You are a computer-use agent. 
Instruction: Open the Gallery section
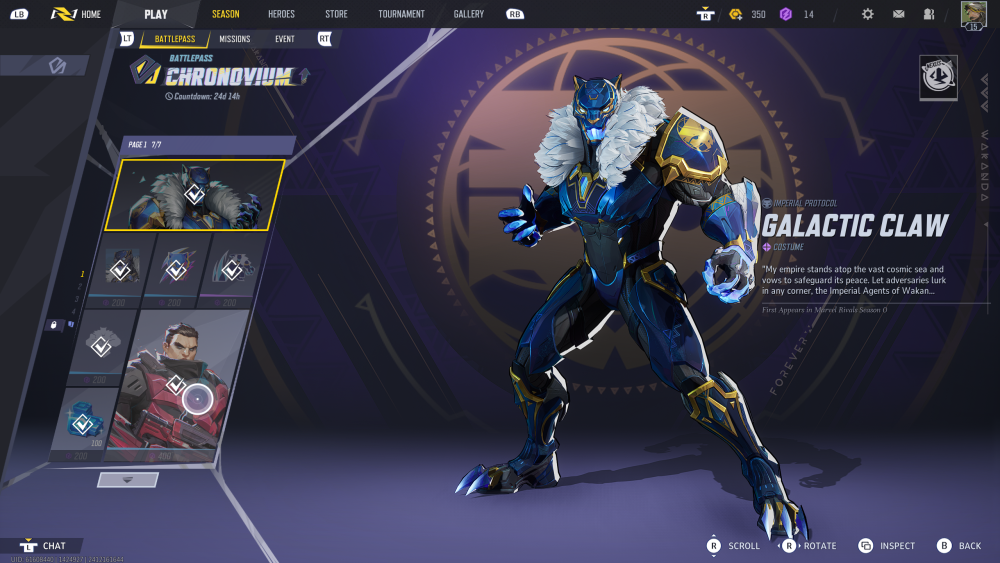[x=468, y=14]
